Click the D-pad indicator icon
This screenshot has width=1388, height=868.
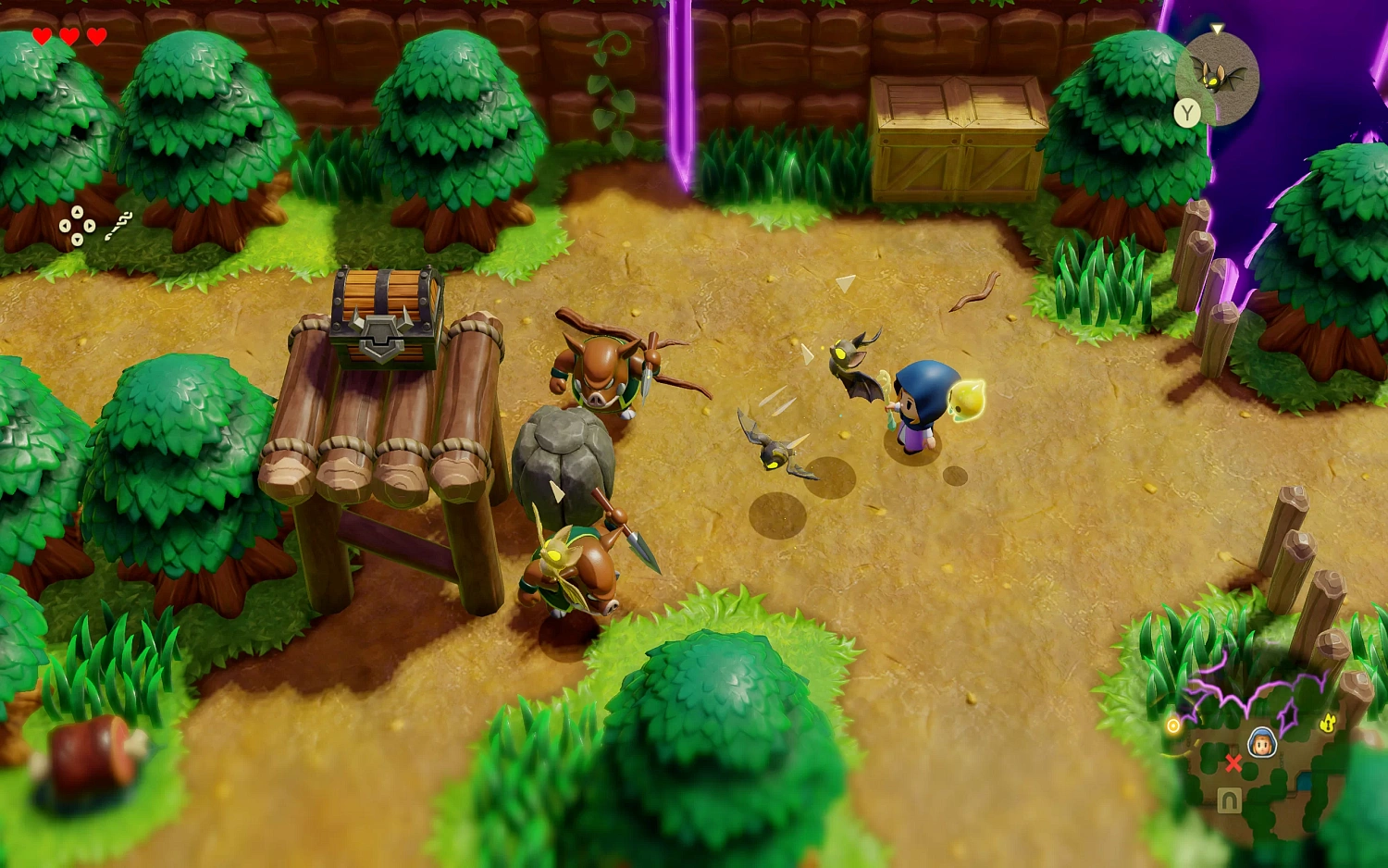coord(76,227)
